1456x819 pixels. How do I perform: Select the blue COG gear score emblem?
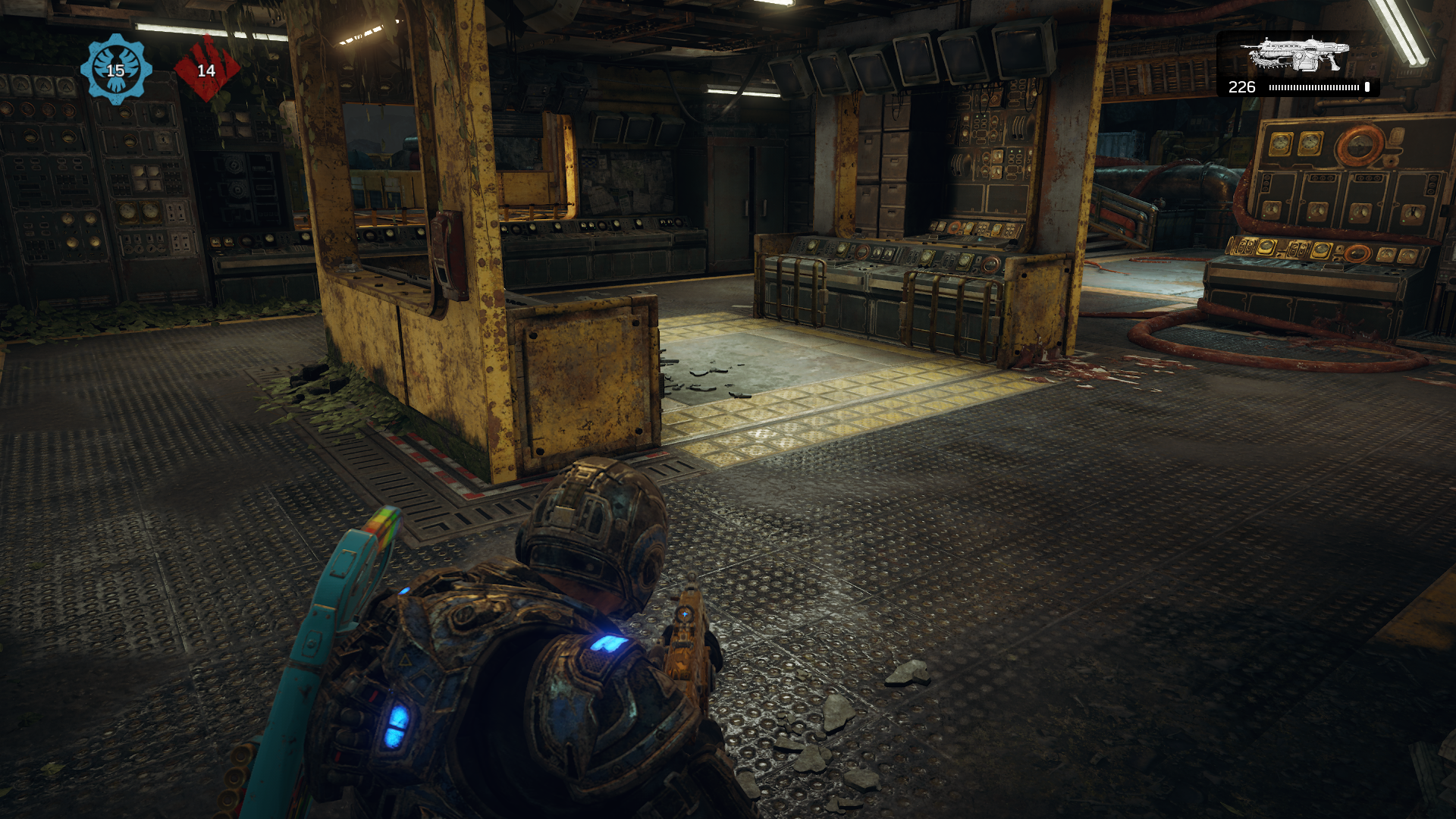point(115,68)
